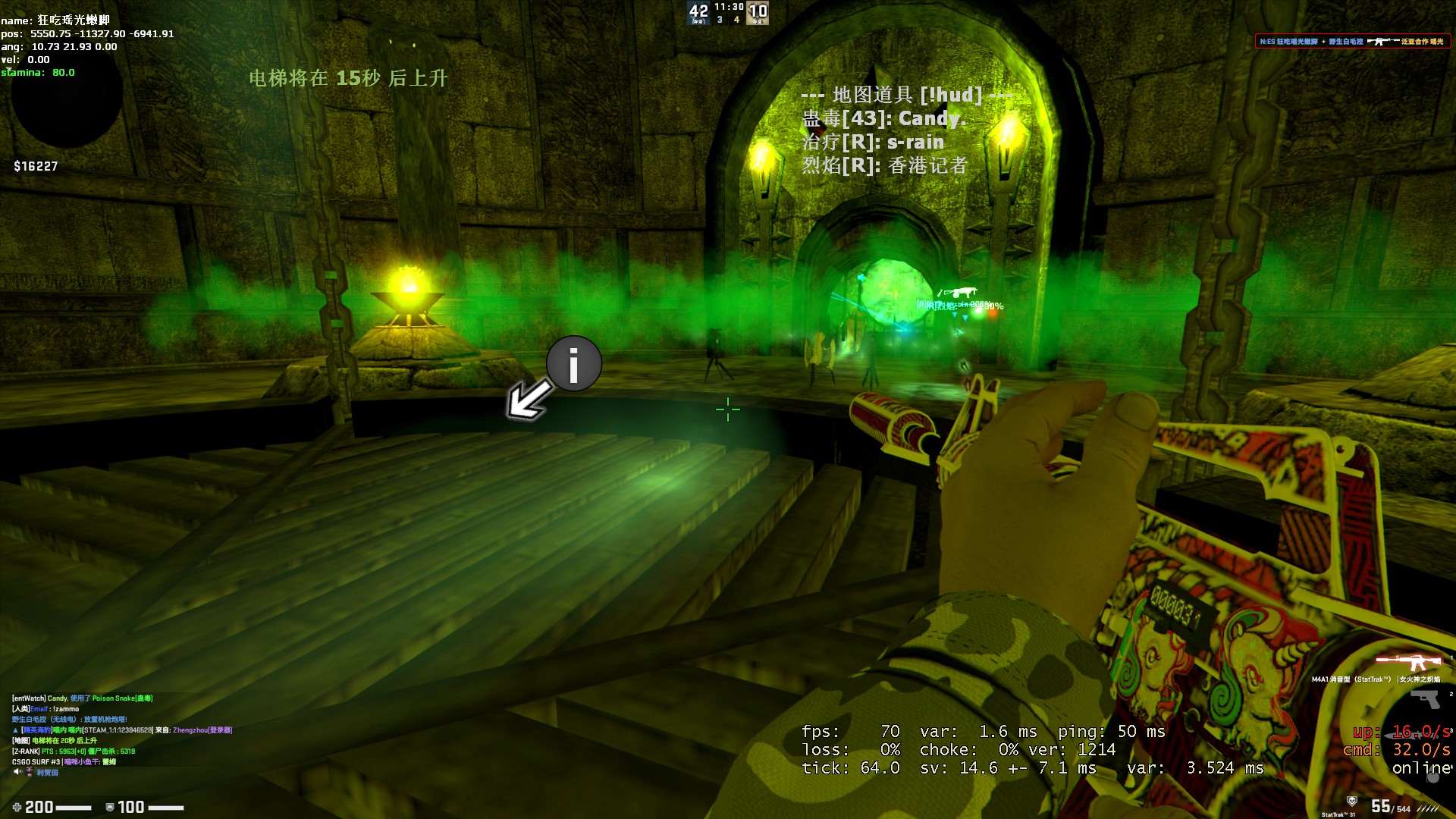Click the health cross icon near 200

[17, 807]
